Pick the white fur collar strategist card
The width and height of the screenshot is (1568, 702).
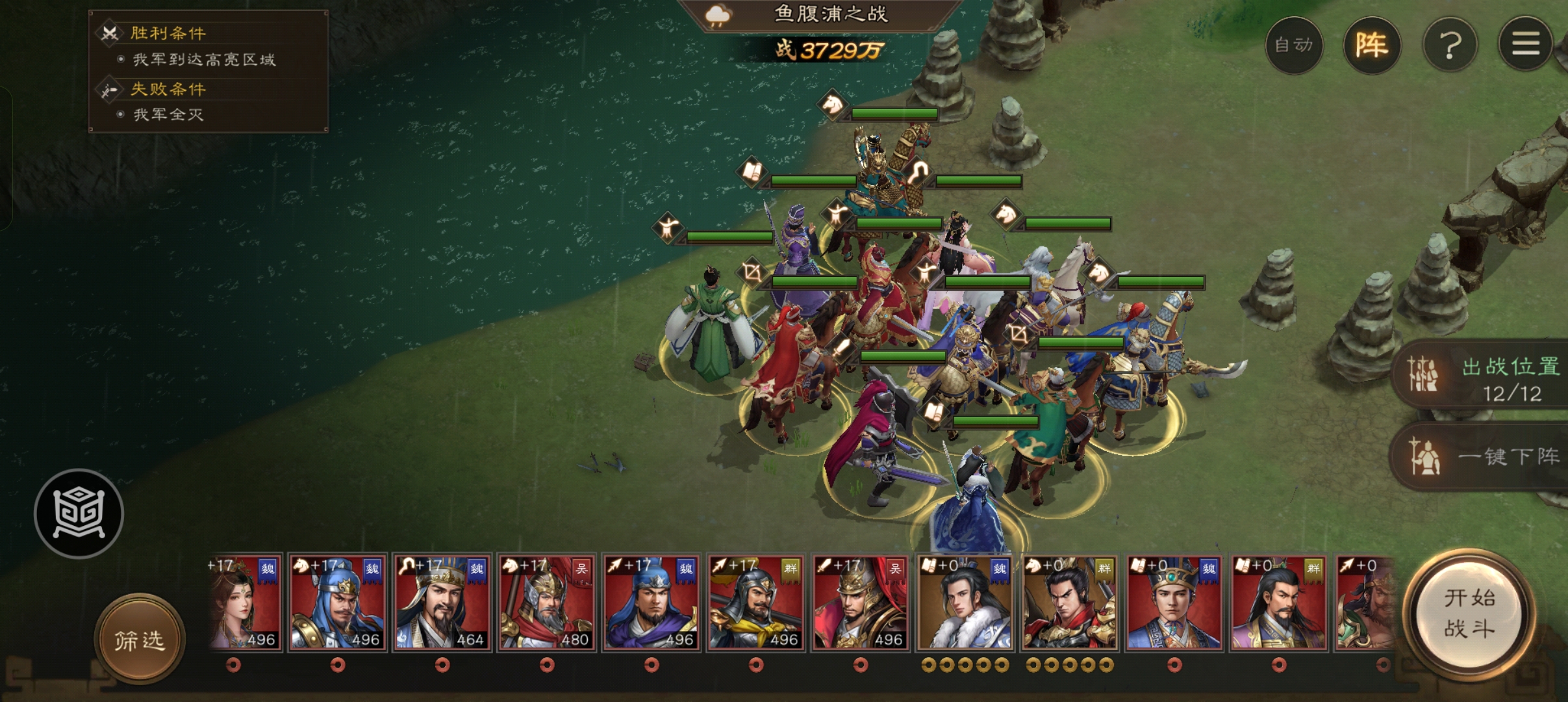click(x=965, y=603)
